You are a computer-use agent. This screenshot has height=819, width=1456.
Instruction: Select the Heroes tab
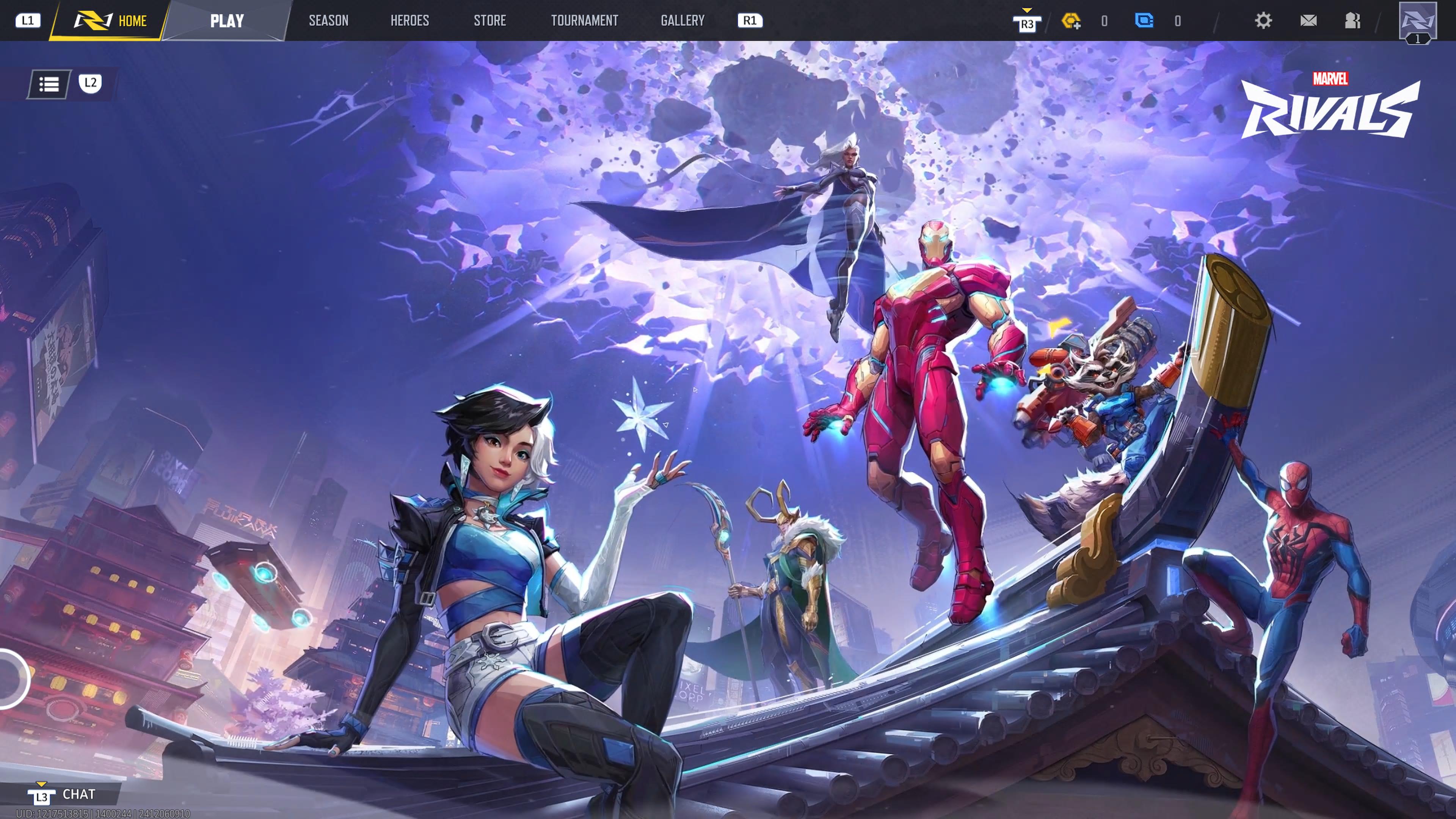click(409, 21)
